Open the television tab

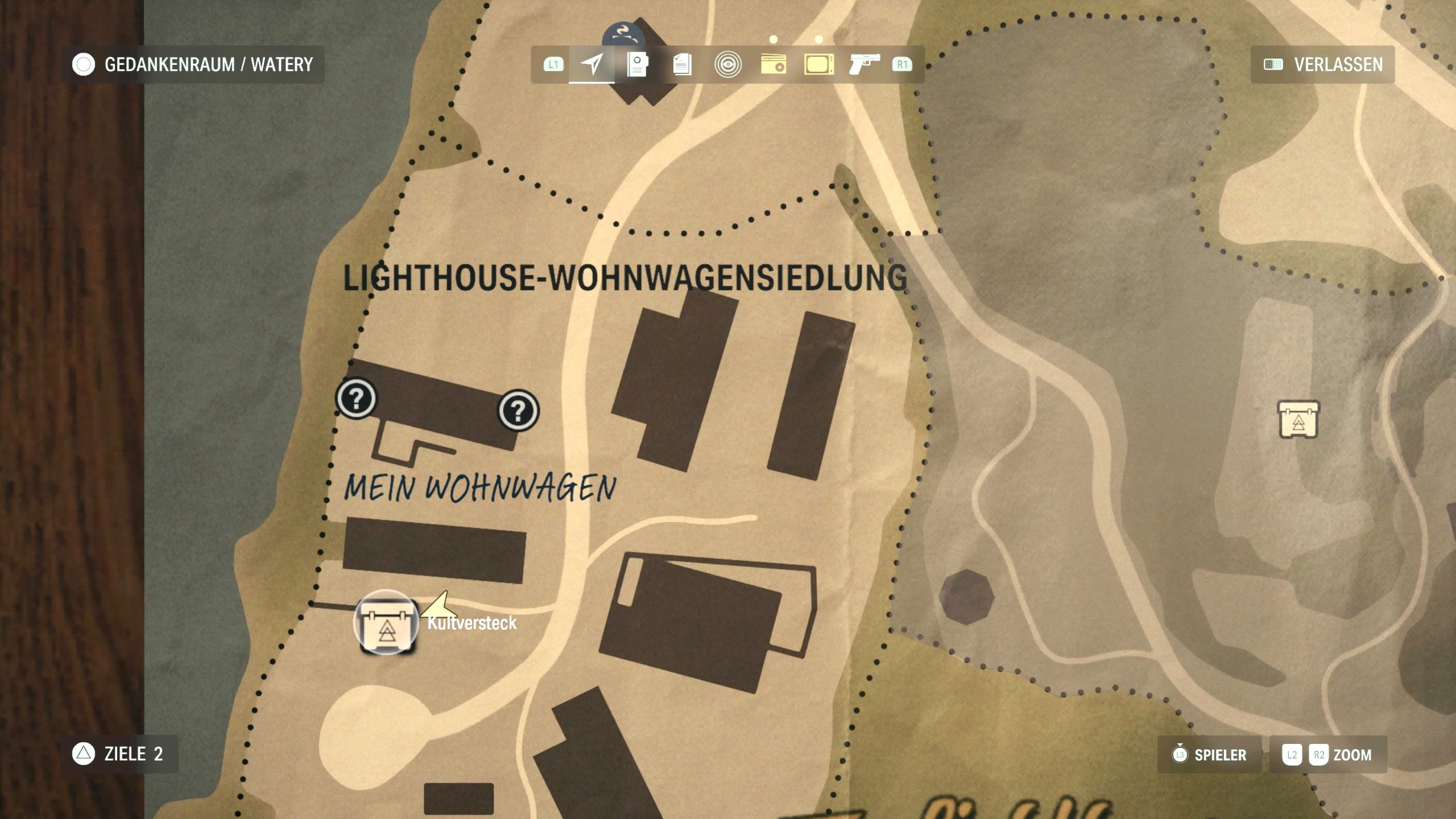coord(818,64)
